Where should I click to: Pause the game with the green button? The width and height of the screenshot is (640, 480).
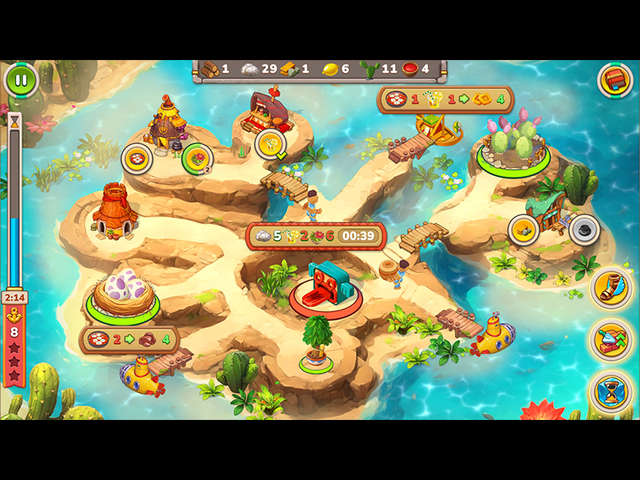(x=21, y=80)
